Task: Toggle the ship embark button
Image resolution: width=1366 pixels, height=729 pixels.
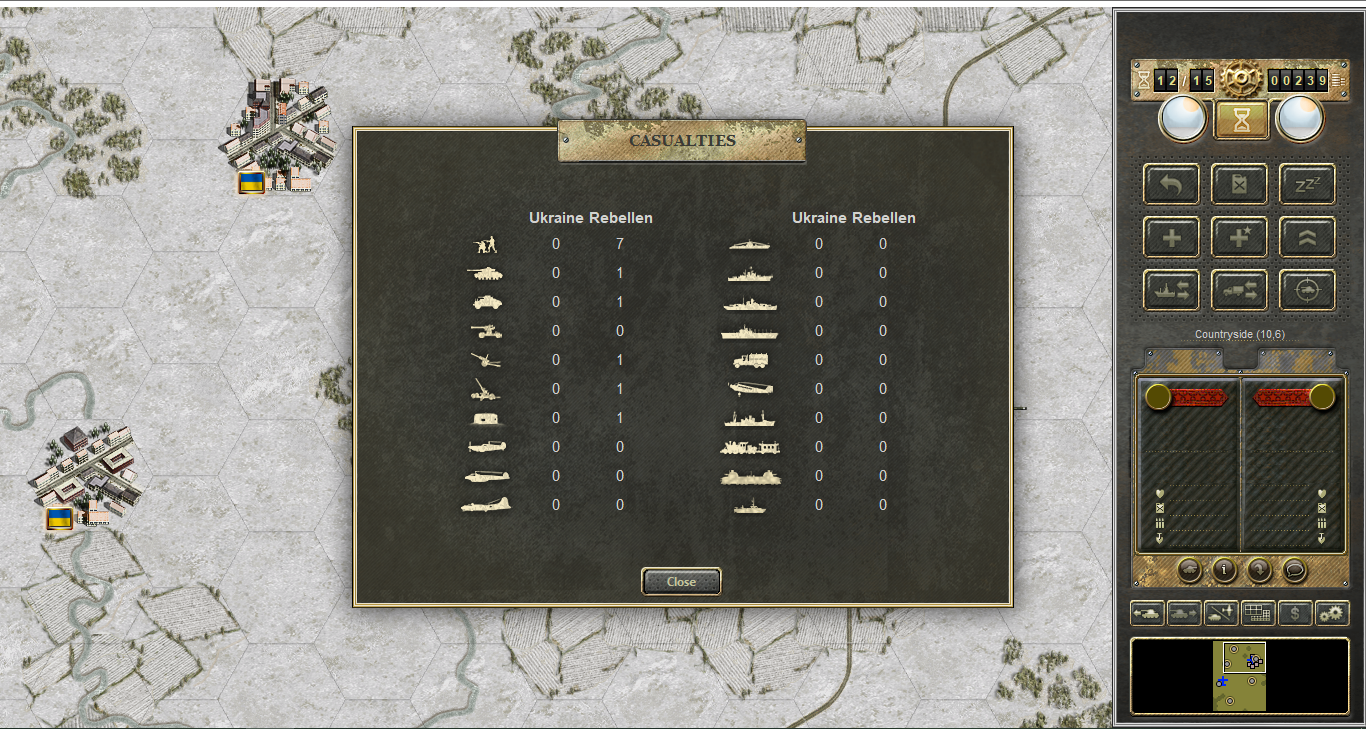Action: (1171, 290)
